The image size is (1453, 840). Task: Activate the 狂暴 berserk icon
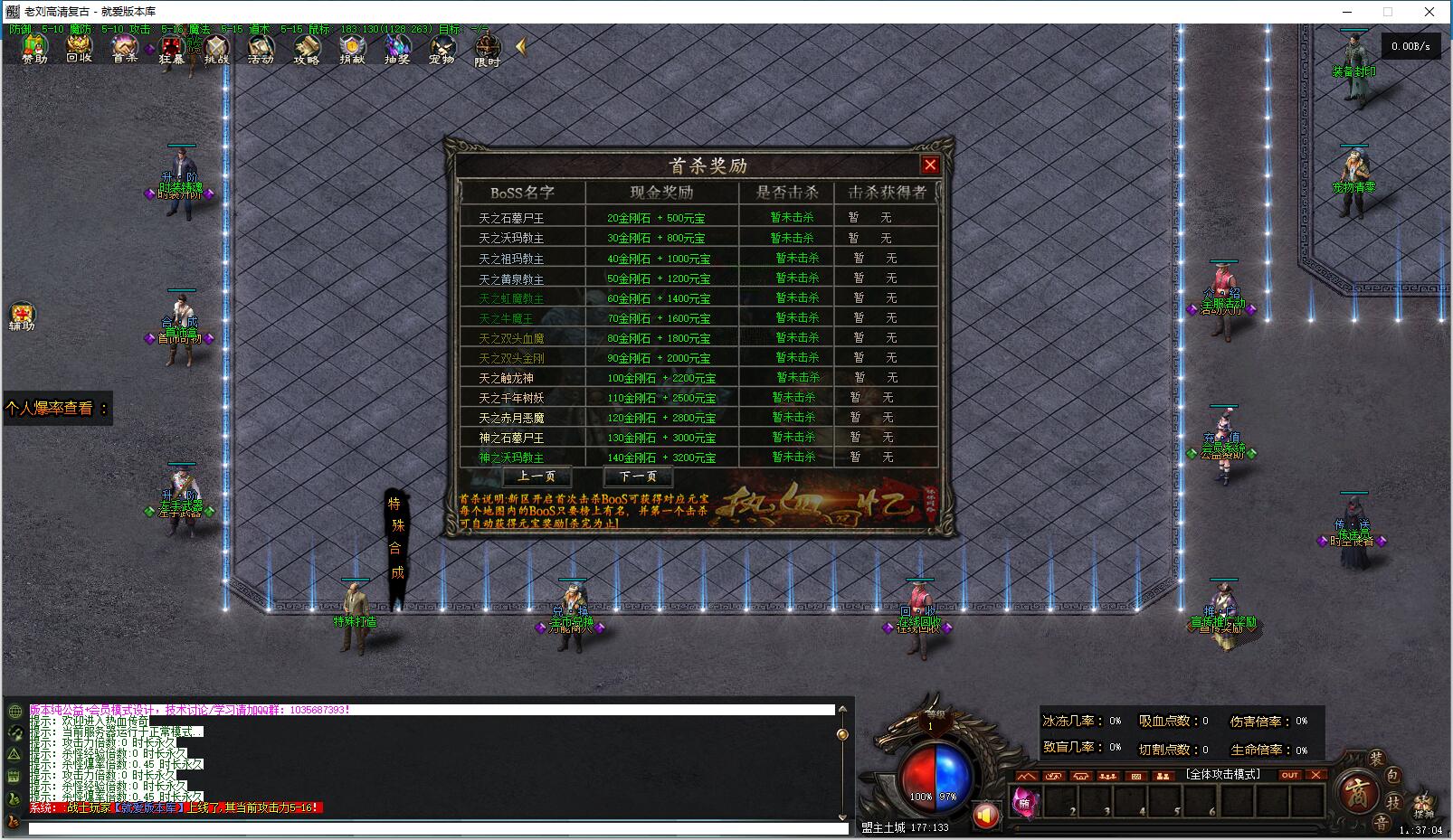coord(171,47)
